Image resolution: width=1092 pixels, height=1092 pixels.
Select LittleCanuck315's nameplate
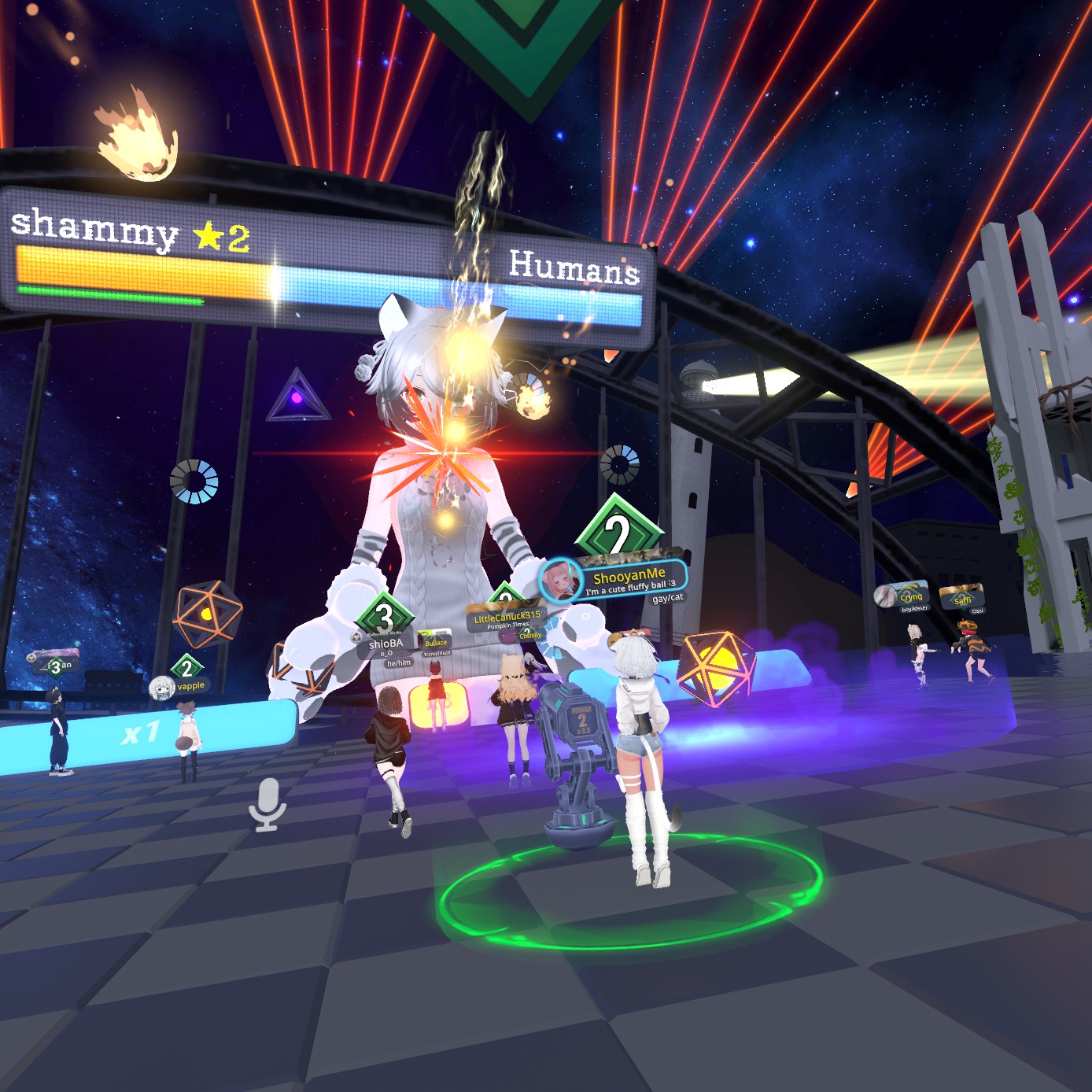click(x=507, y=617)
